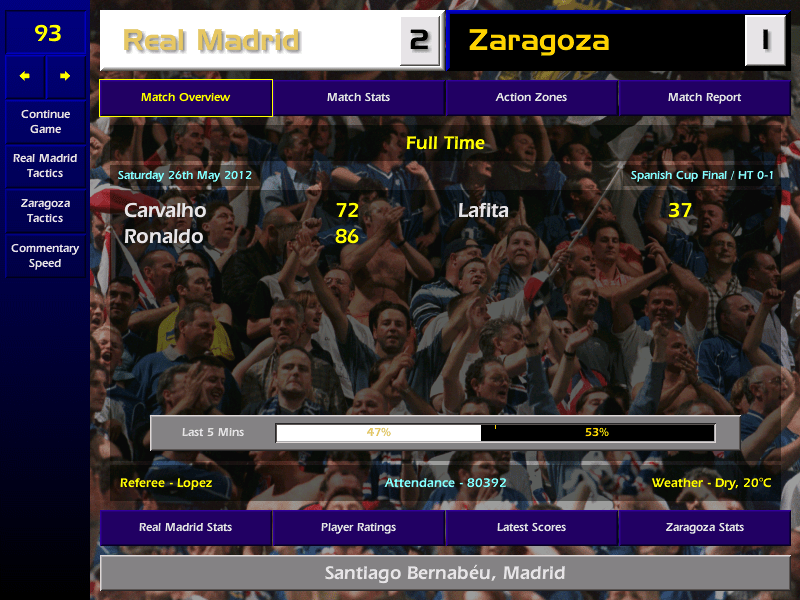Image resolution: width=800 pixels, height=600 pixels.
Task: Select the Match Overview tab
Action: coord(185,98)
